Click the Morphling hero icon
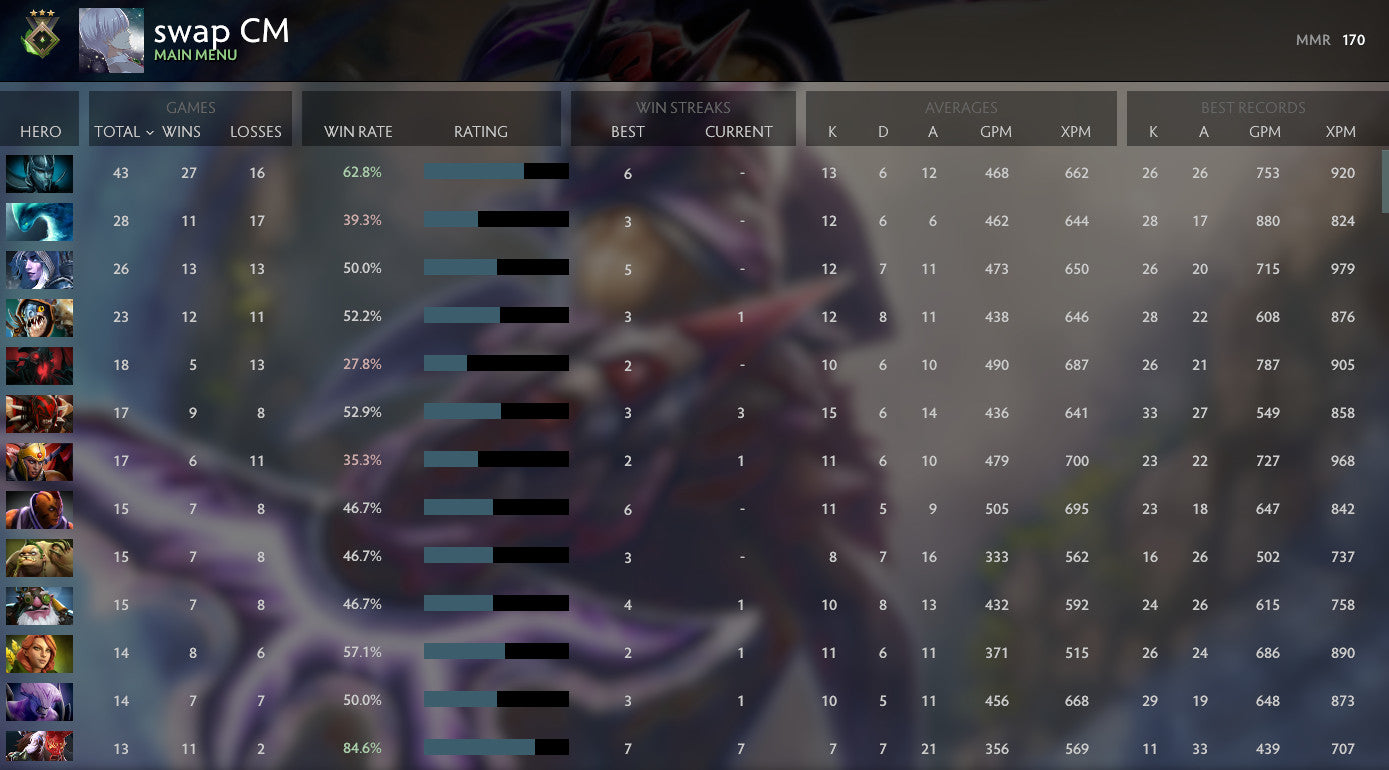 pyautogui.click(x=40, y=221)
